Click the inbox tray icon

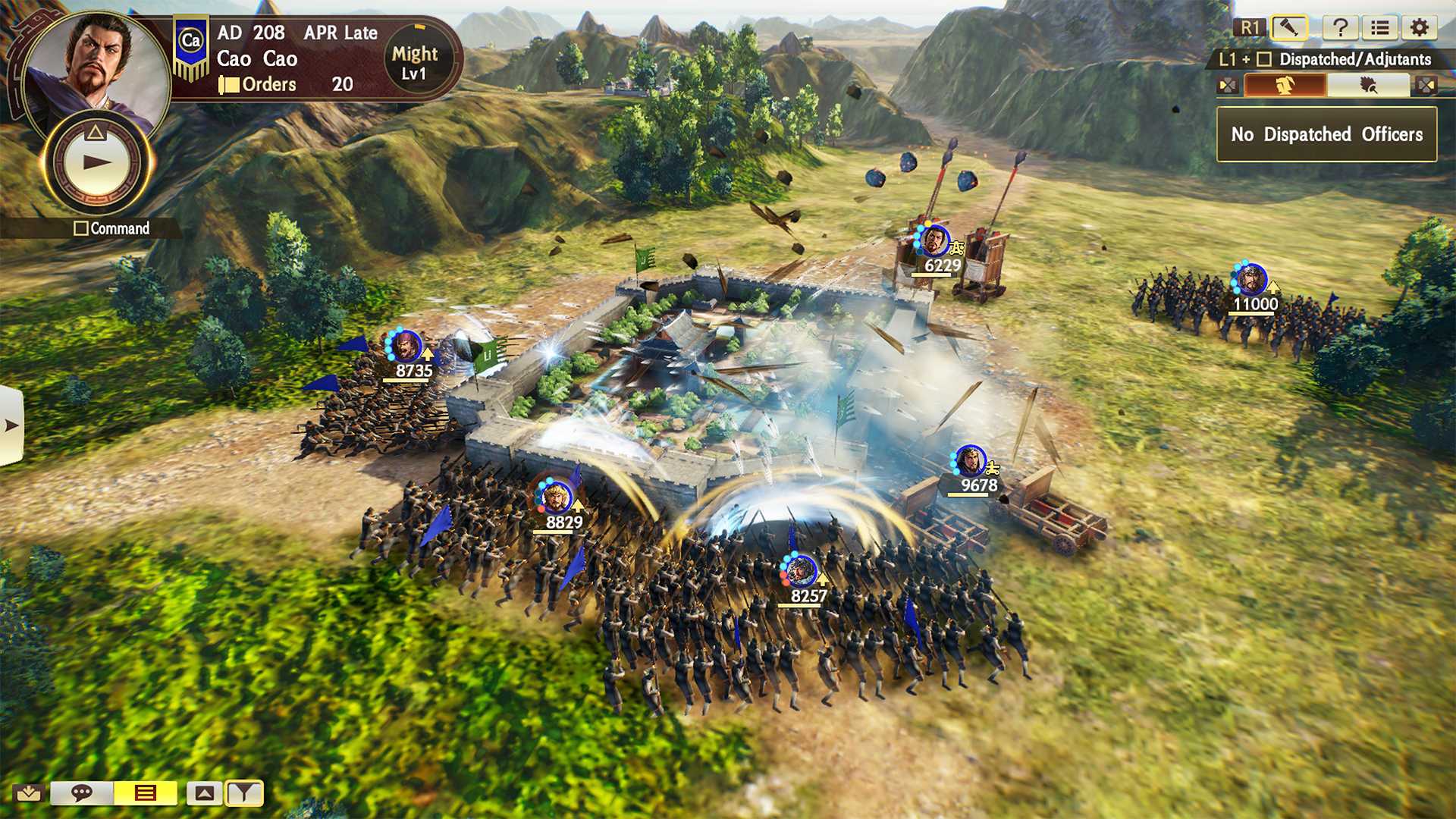tap(29, 793)
